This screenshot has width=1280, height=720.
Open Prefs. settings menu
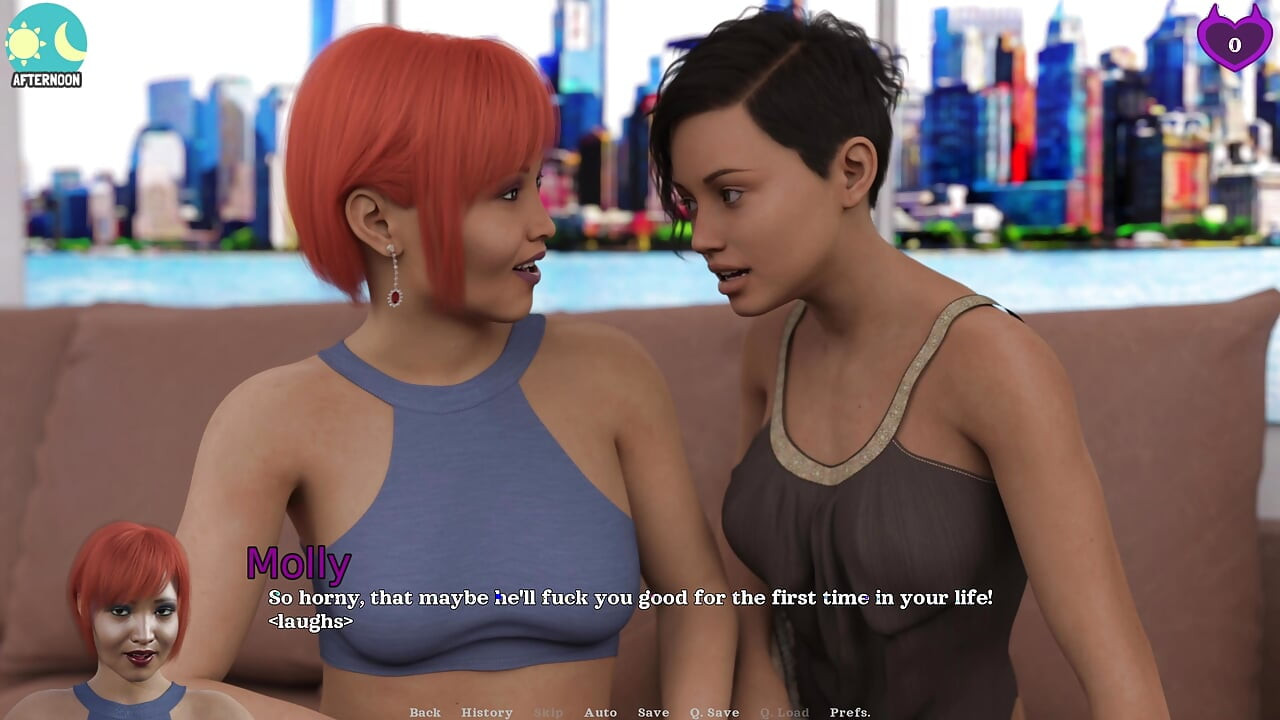pyautogui.click(x=850, y=712)
